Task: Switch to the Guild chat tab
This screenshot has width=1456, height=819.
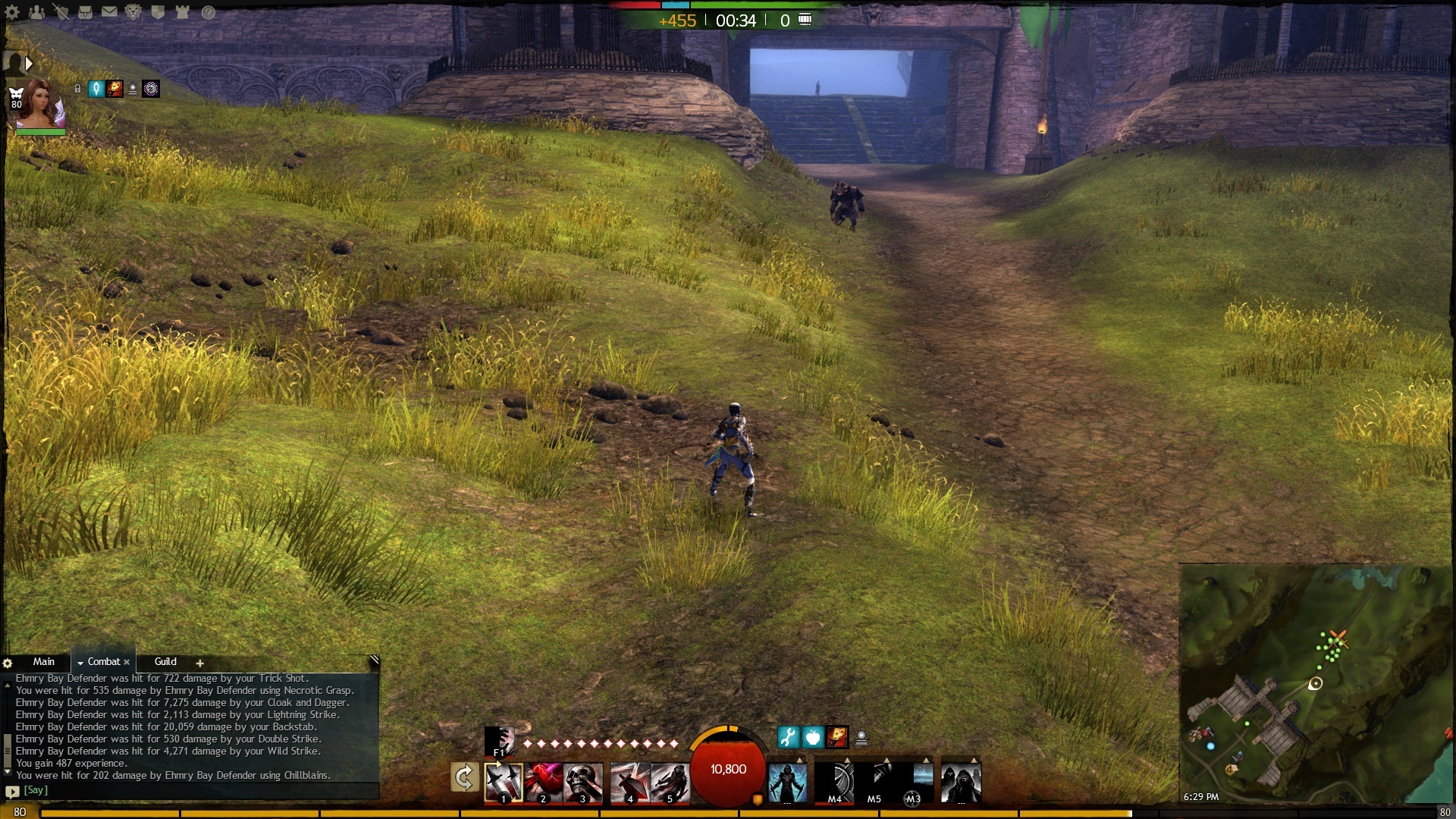Action: click(x=165, y=662)
